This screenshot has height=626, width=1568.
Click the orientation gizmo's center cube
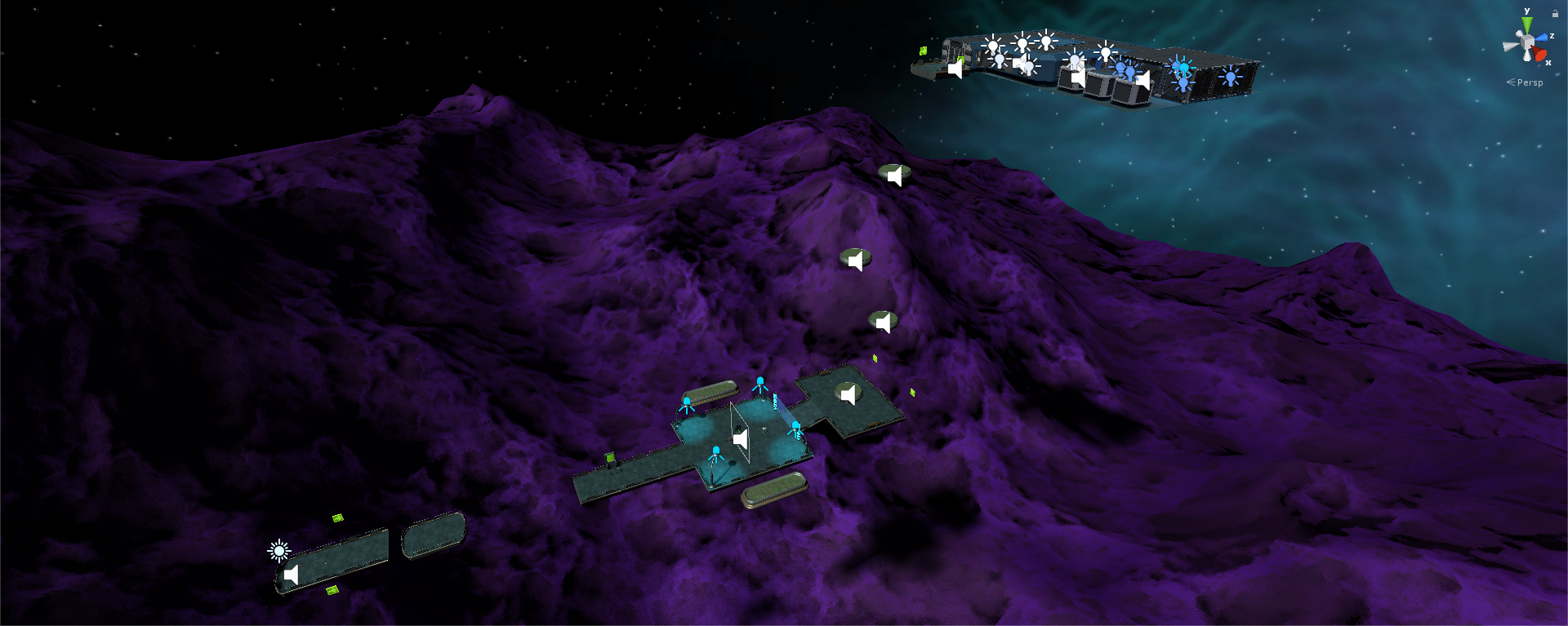1526,42
